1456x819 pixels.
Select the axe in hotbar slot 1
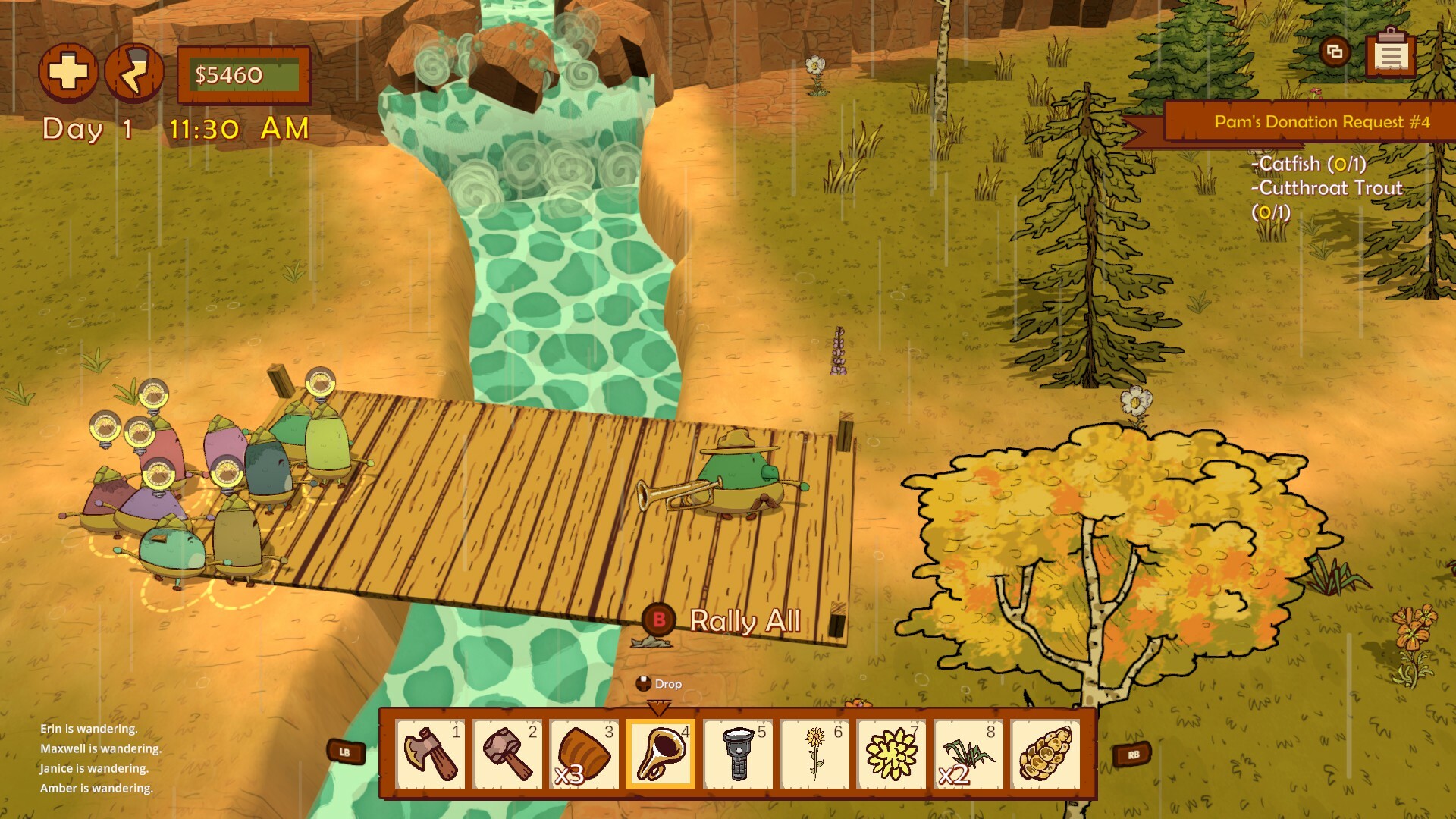click(433, 755)
